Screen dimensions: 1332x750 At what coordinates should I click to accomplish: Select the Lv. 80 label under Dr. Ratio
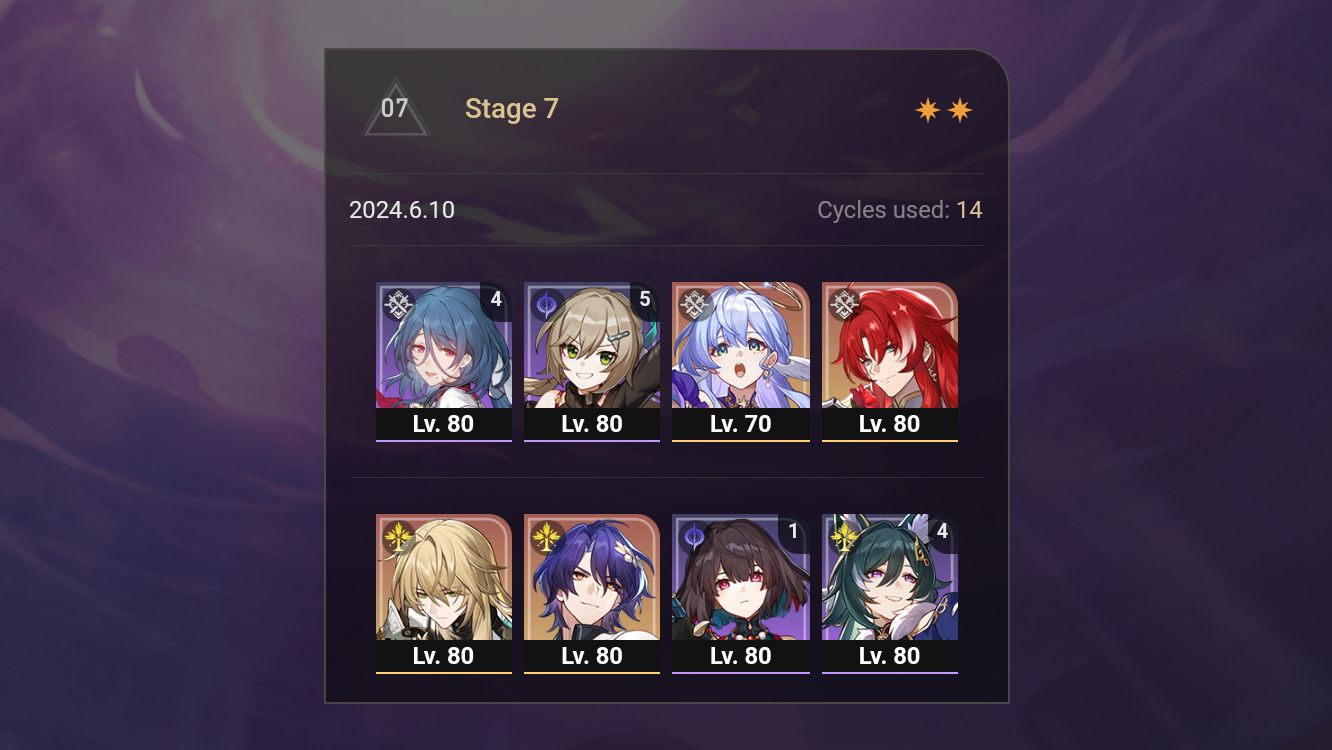tap(592, 657)
